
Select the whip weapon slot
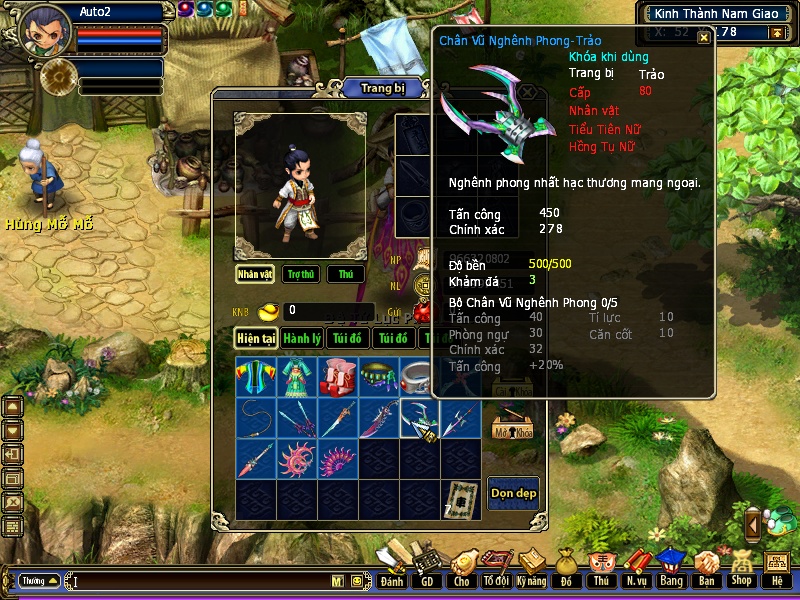click(255, 418)
